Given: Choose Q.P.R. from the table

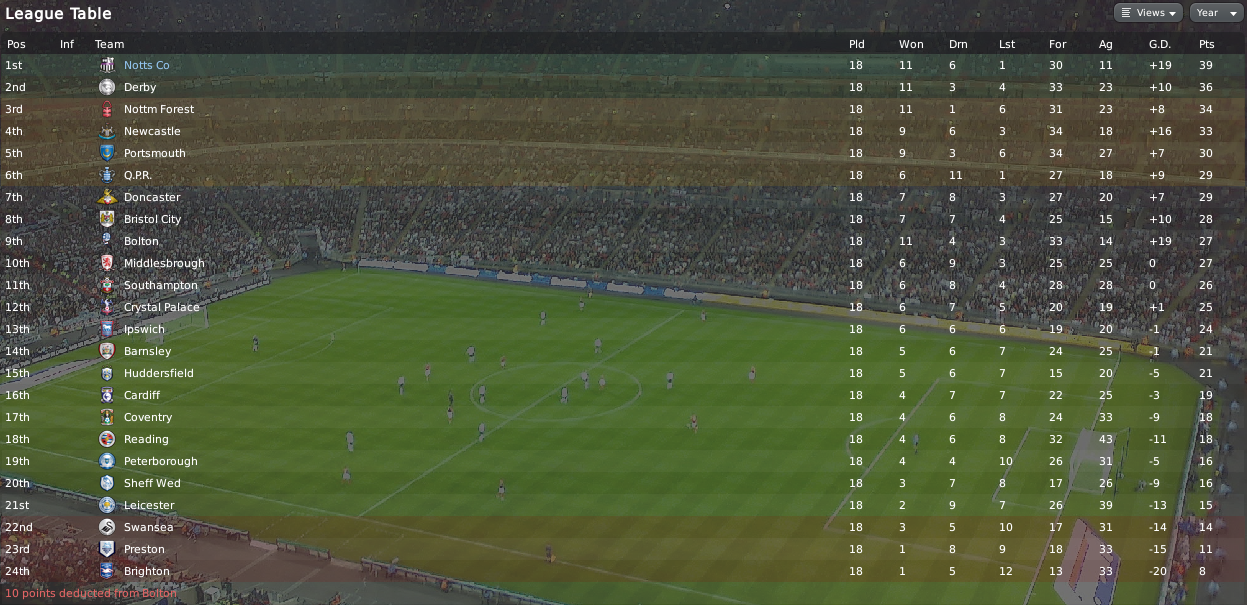Looking at the screenshot, I should pyautogui.click(x=137, y=175).
